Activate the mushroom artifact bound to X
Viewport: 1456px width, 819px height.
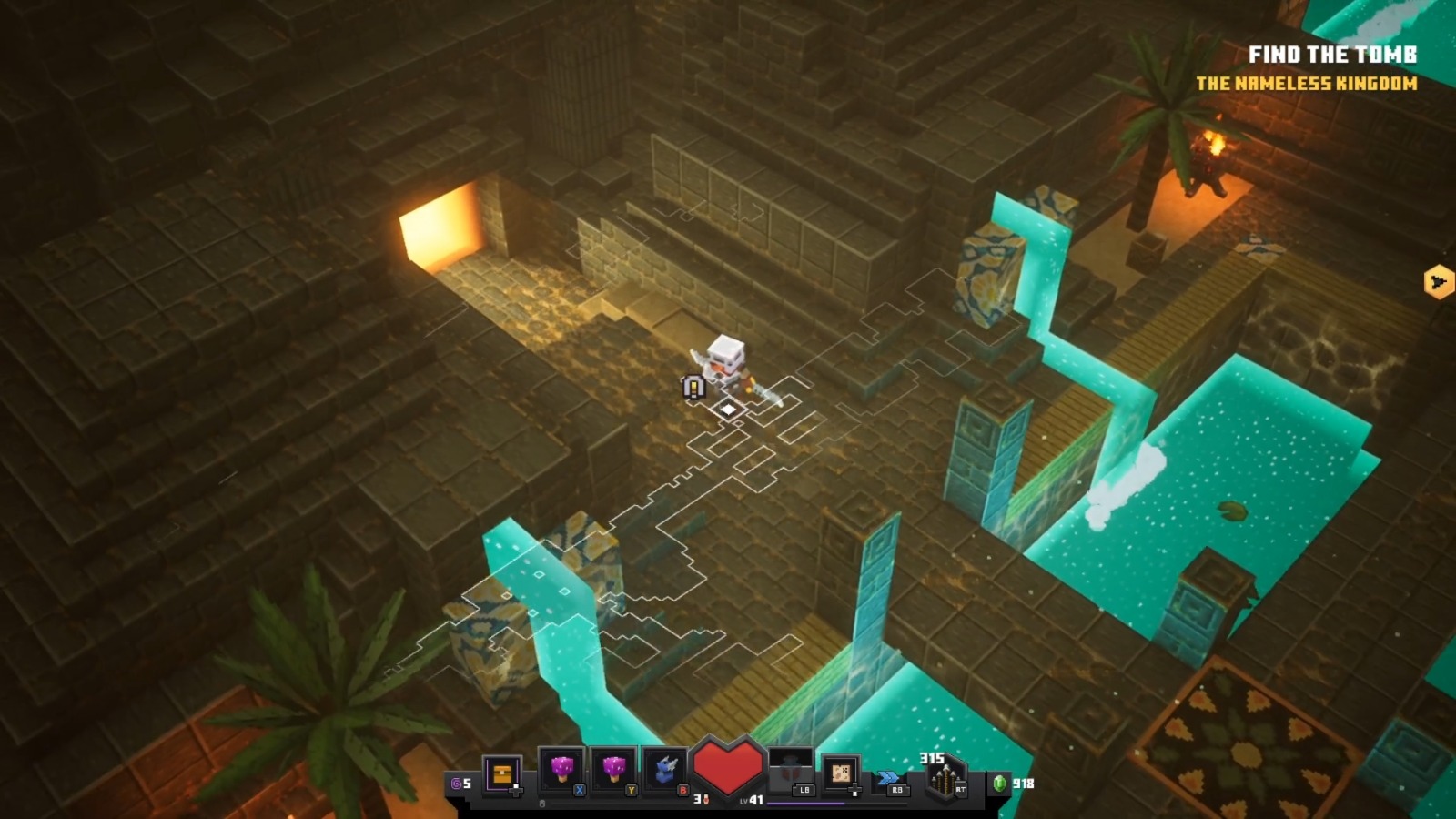[x=568, y=769]
